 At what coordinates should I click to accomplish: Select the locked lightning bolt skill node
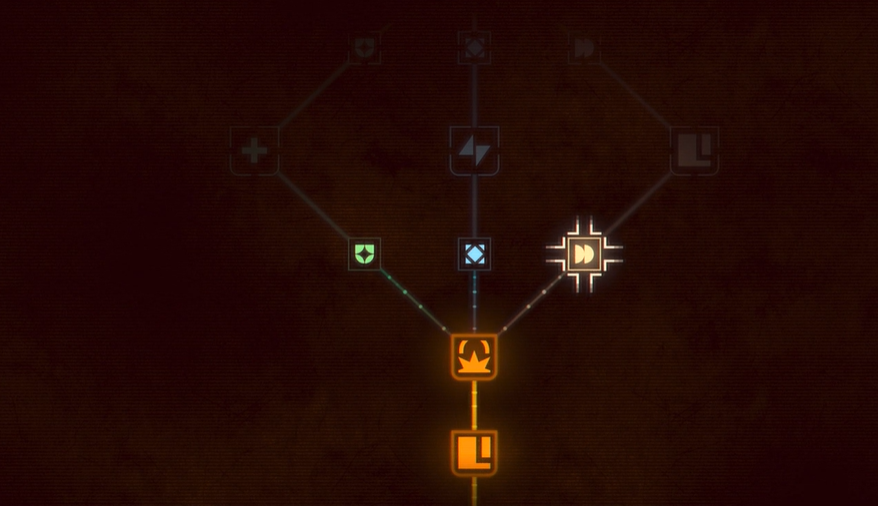[474, 150]
